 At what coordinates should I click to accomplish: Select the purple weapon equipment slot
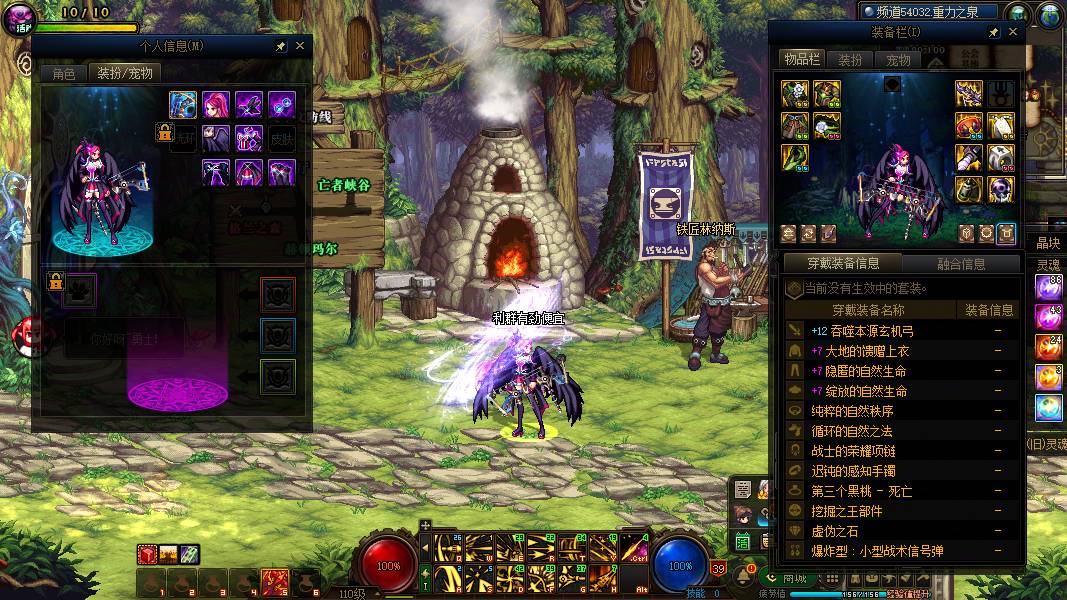coord(968,94)
